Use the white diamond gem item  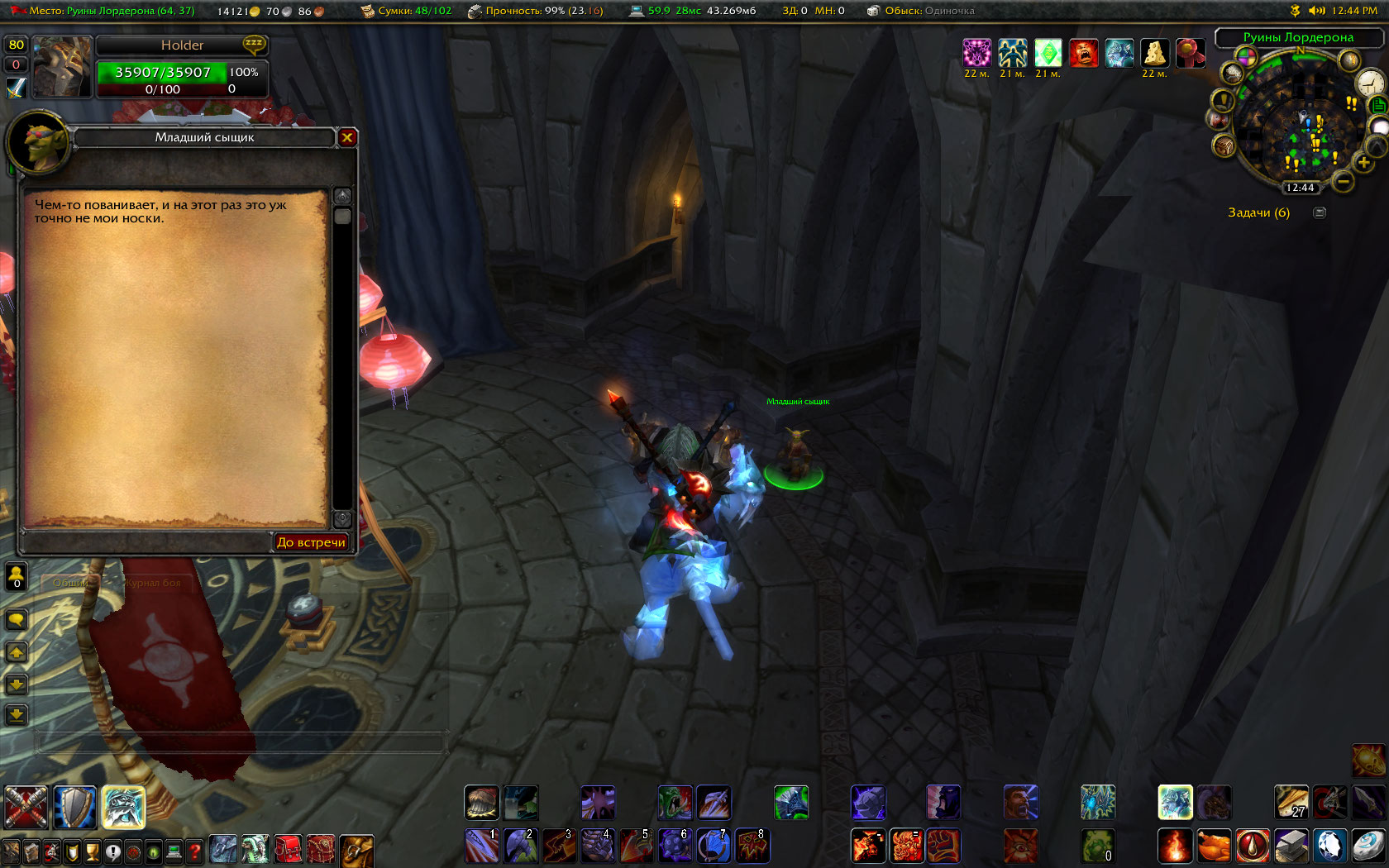pyautogui.click(x=1329, y=846)
